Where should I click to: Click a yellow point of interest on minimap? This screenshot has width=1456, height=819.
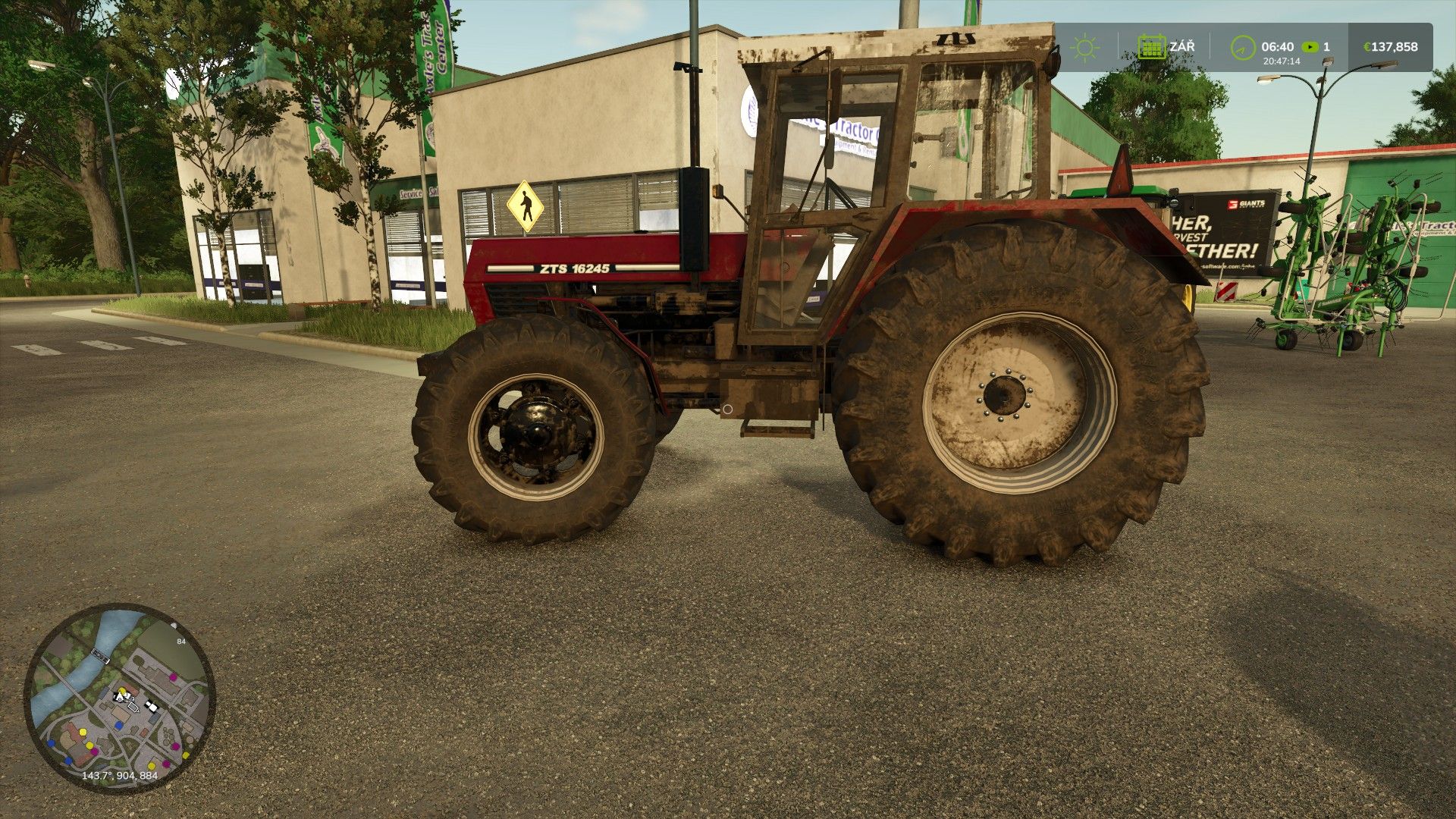[x=83, y=732]
